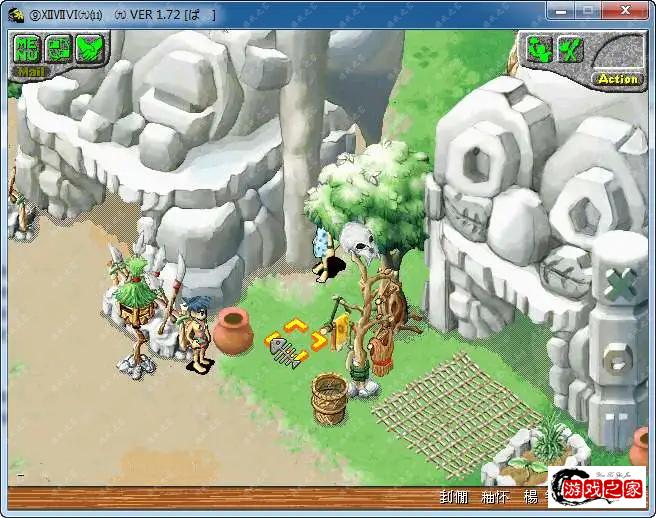
Task: Click the green card icon beside MENU
Action: pyautogui.click(x=58, y=48)
